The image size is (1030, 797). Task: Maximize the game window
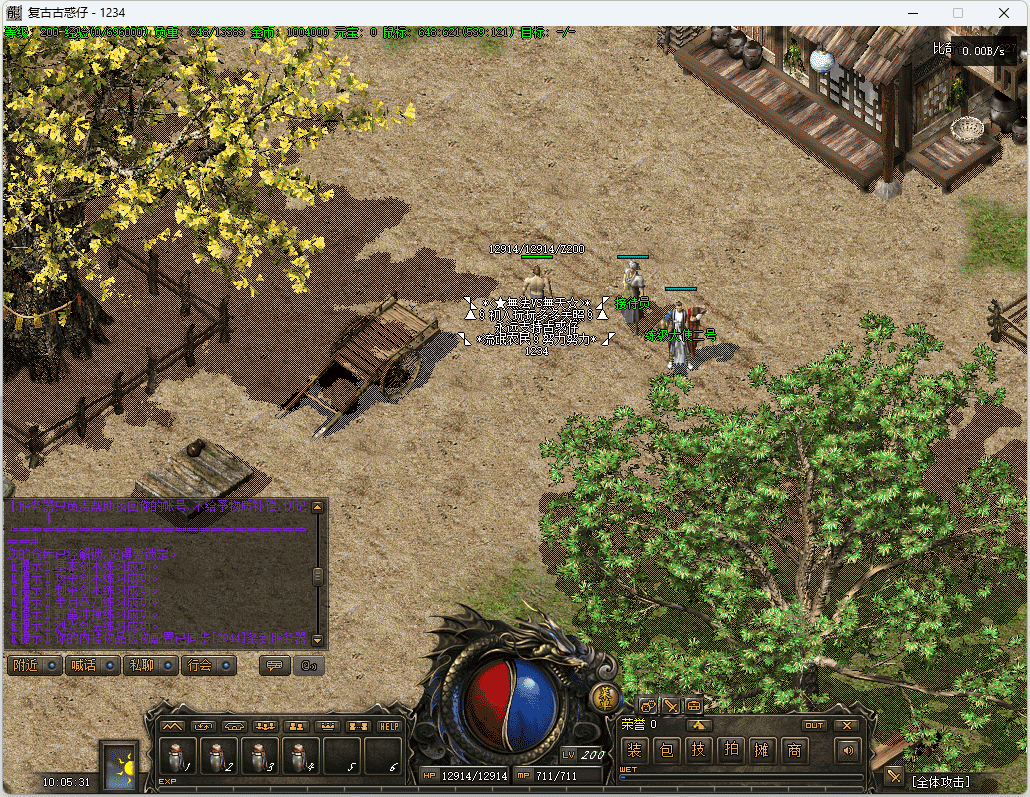(x=958, y=13)
